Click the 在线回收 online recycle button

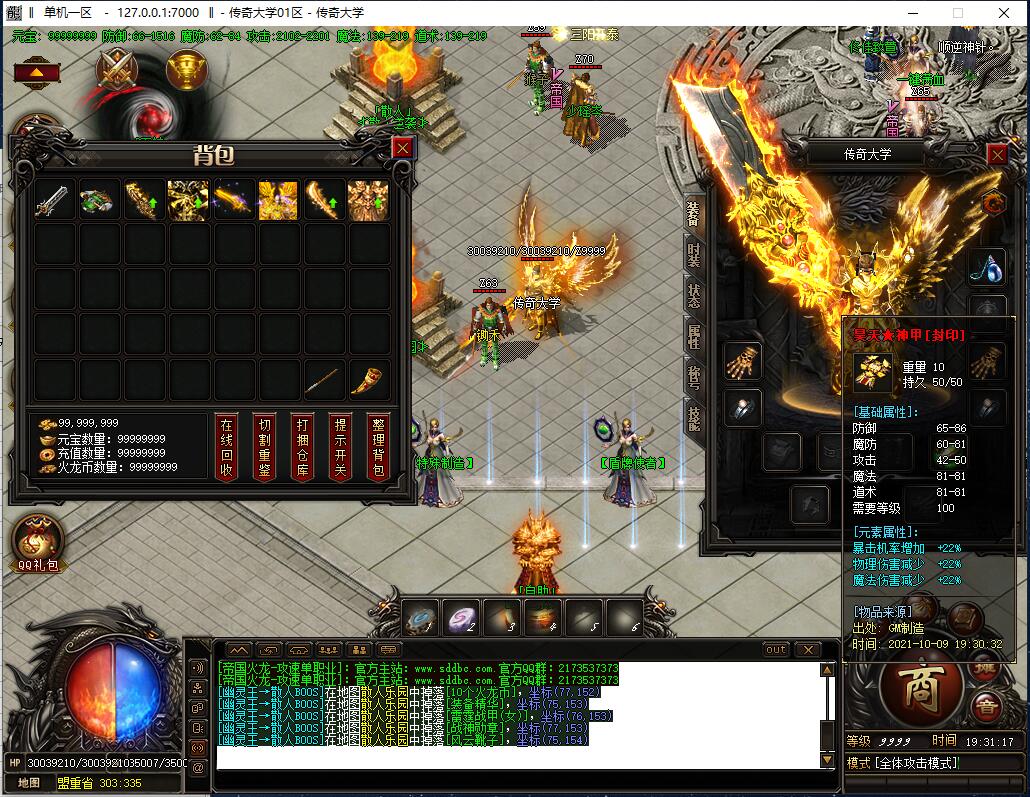tap(226, 447)
